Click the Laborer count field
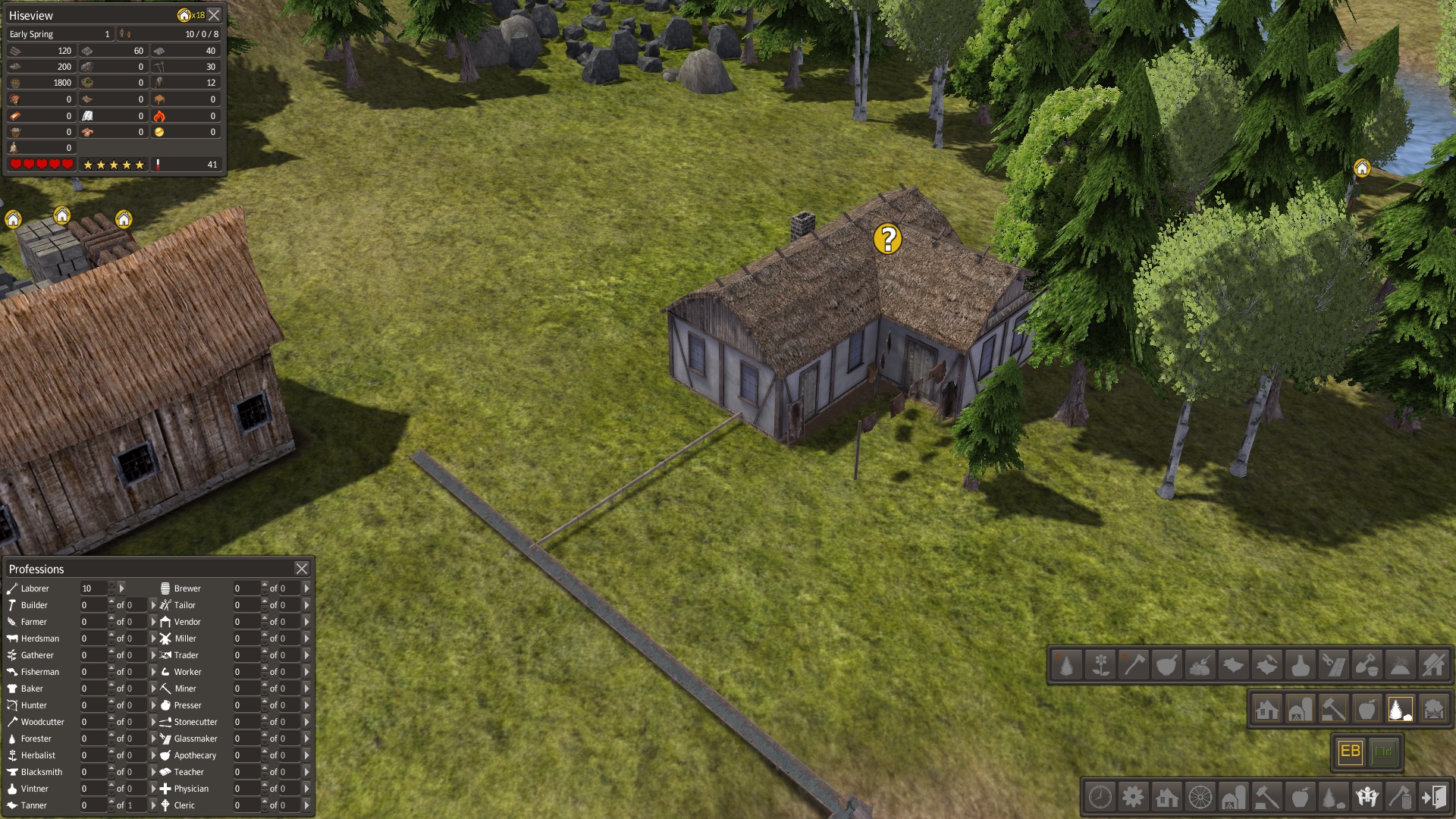The image size is (1456, 819). coord(93,588)
